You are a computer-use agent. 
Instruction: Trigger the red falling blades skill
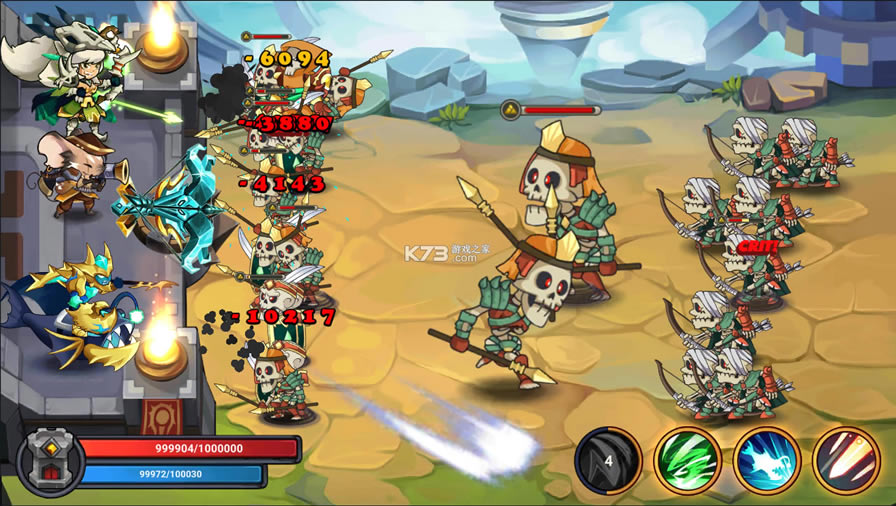click(x=845, y=459)
